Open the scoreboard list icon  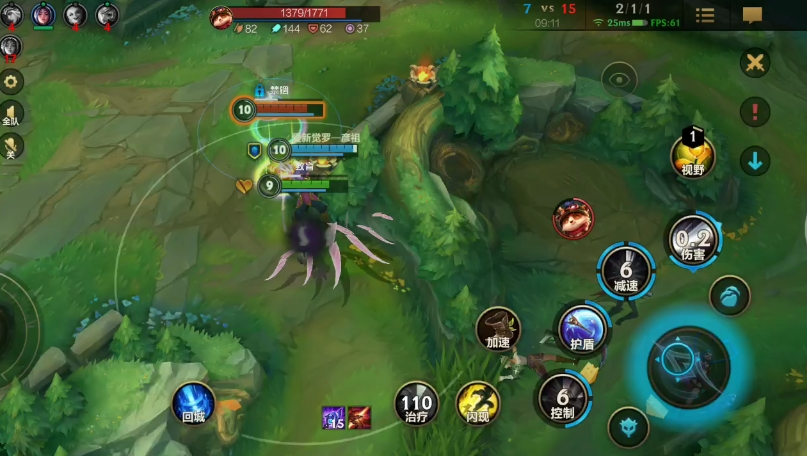pyautogui.click(x=705, y=15)
